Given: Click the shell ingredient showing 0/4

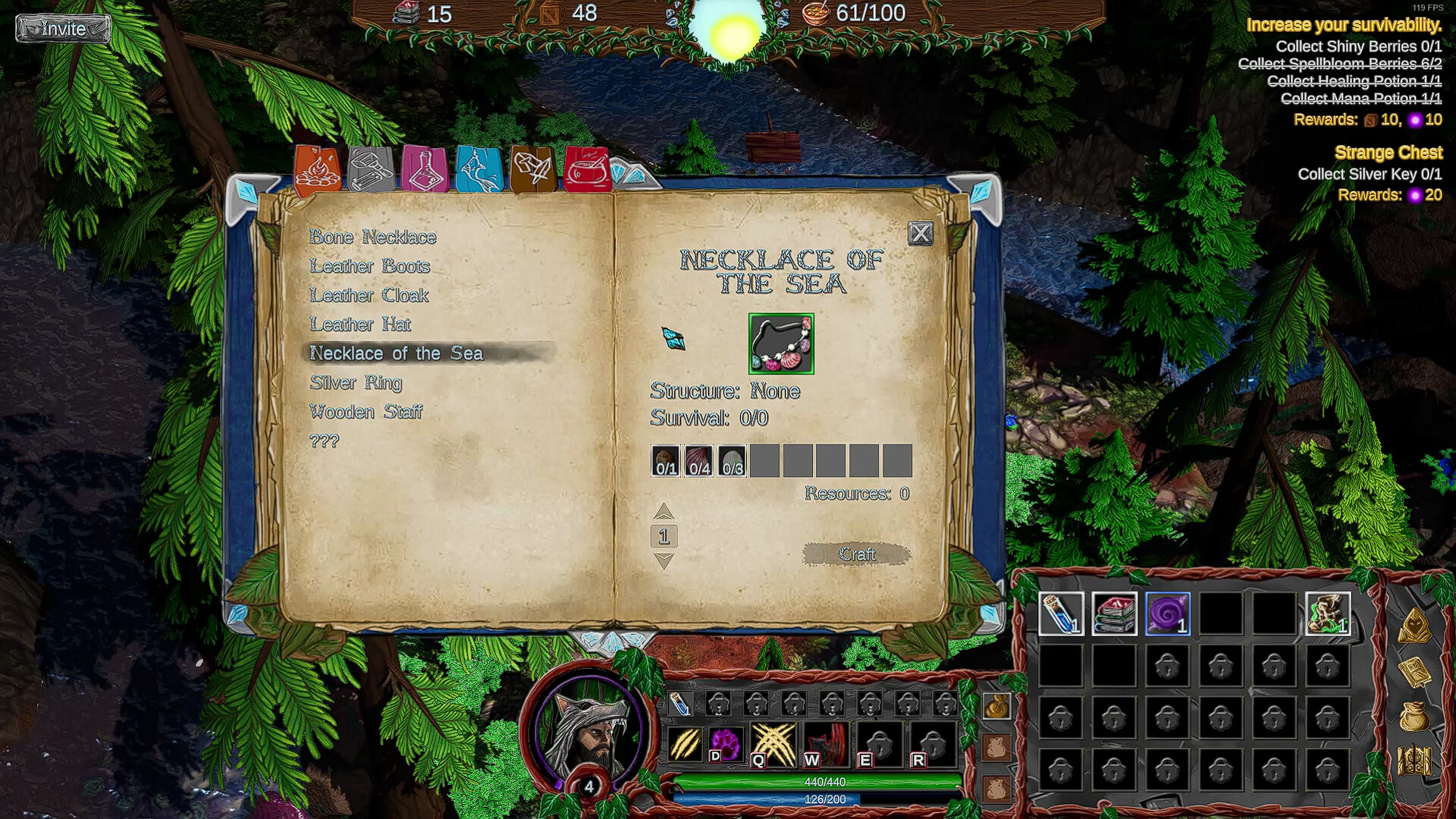Looking at the screenshot, I should (x=700, y=459).
